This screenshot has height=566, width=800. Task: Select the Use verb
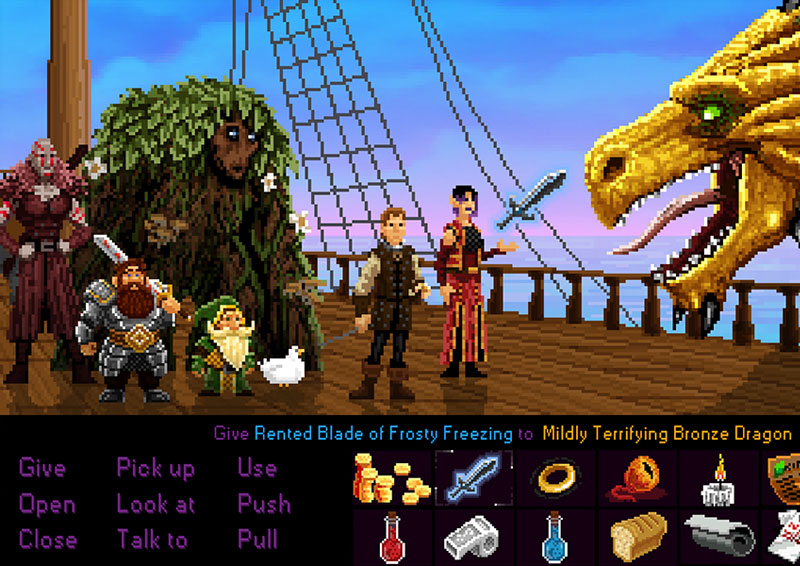pyautogui.click(x=257, y=468)
